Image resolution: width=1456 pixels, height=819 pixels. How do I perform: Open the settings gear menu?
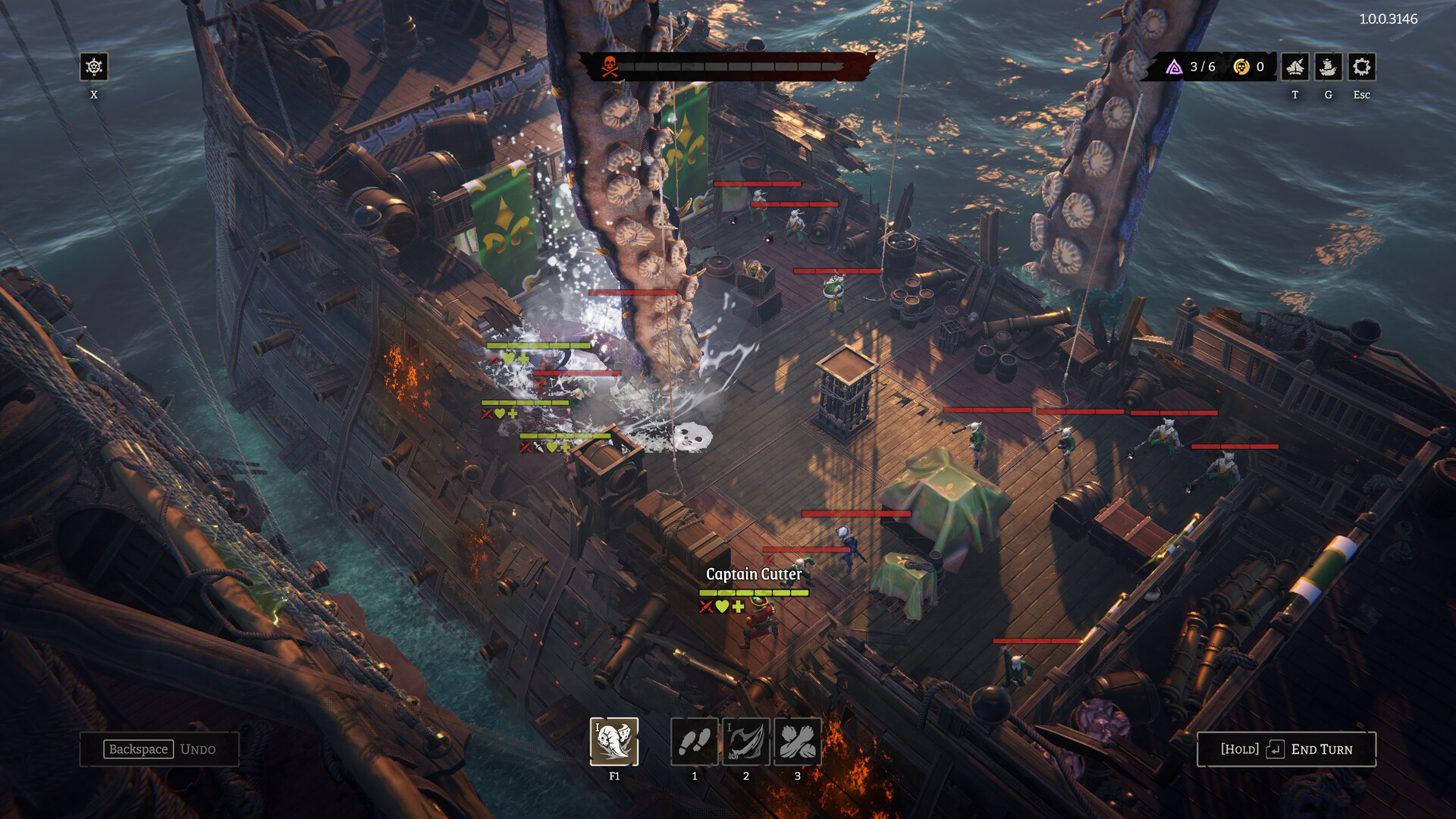click(x=1361, y=68)
